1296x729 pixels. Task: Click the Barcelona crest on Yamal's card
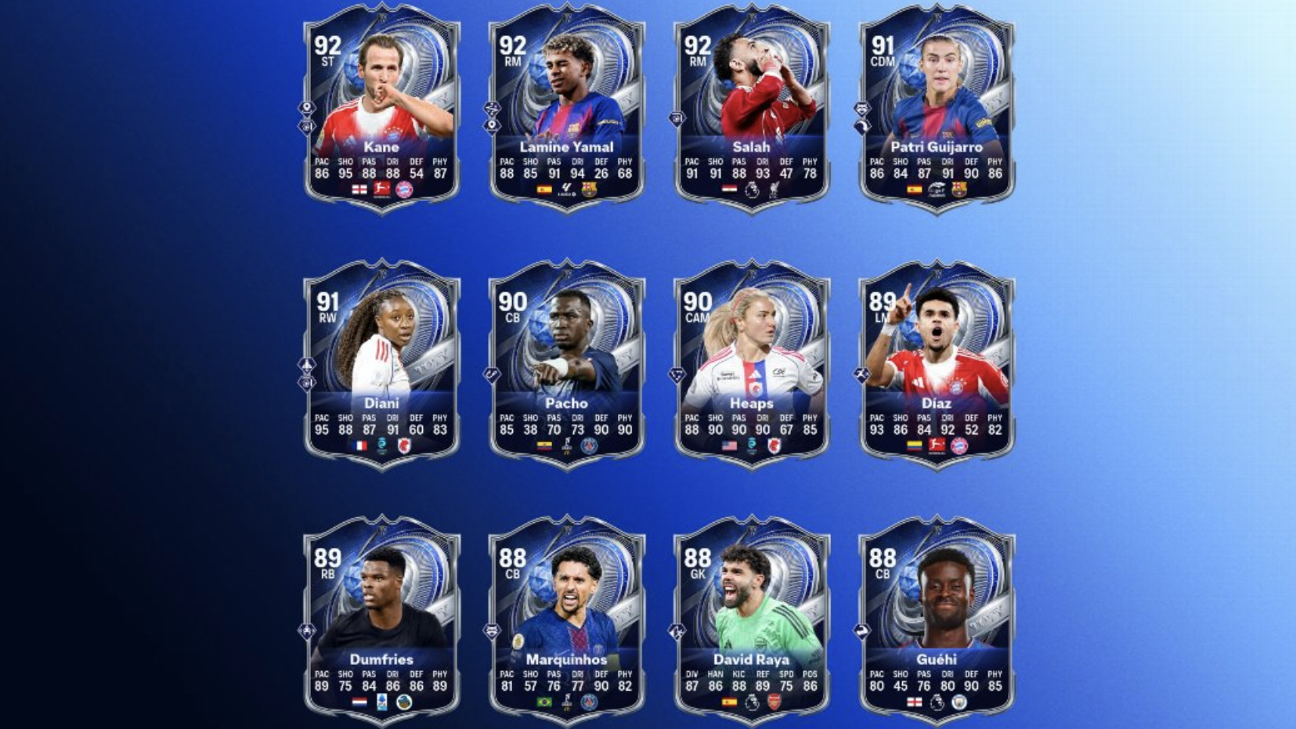(x=588, y=187)
